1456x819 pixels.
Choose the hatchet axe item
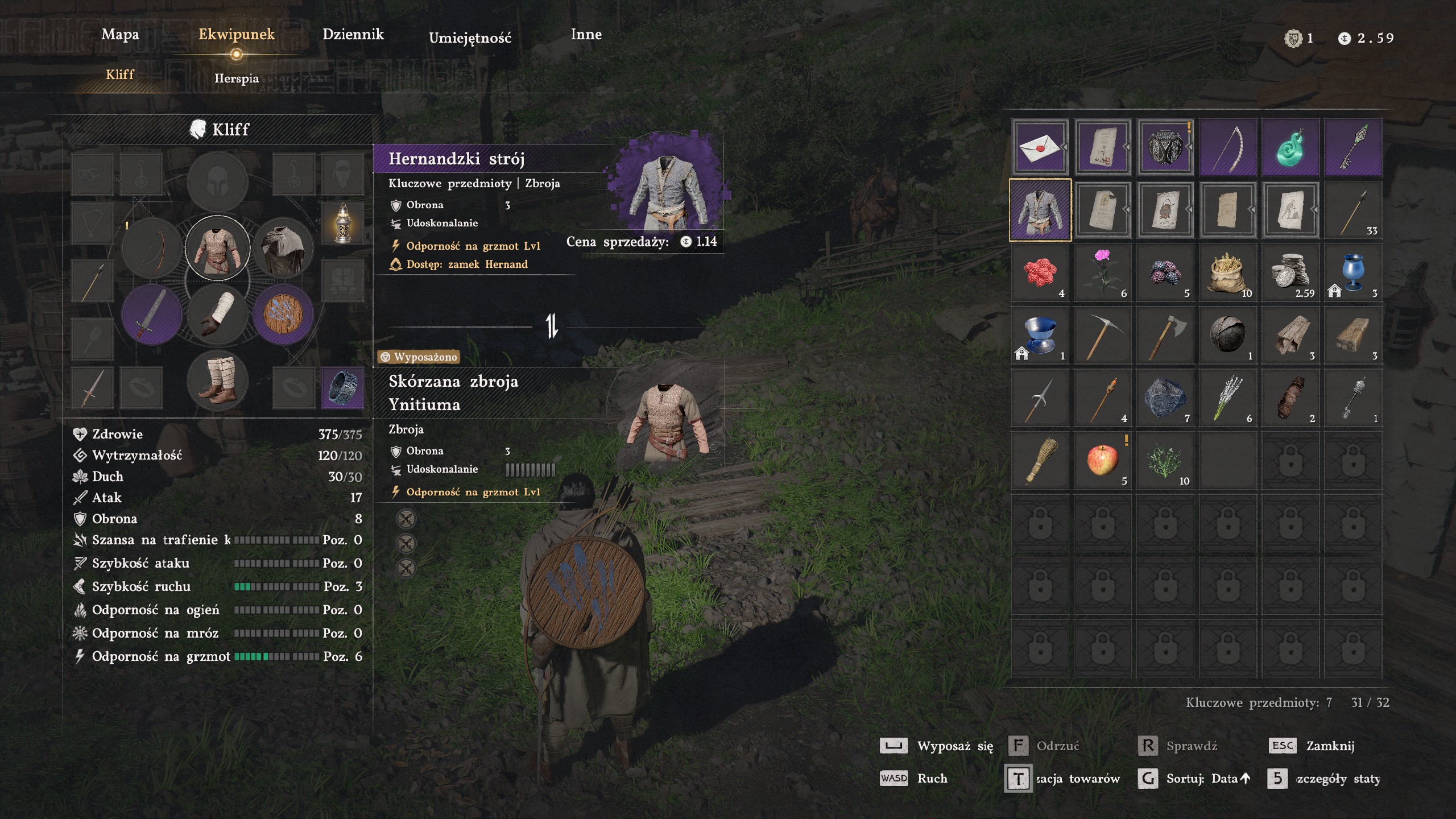1165,335
